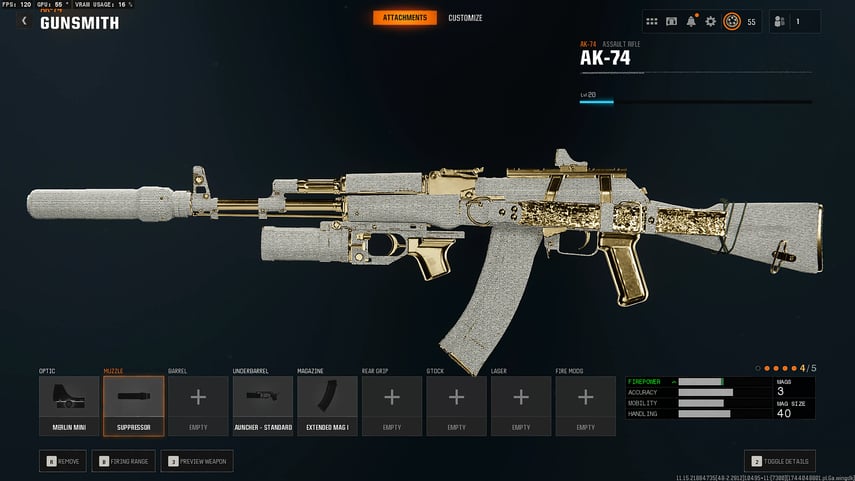The image size is (855, 481).
Task: Open the Extended Mag I magazine slot
Action: (x=327, y=404)
